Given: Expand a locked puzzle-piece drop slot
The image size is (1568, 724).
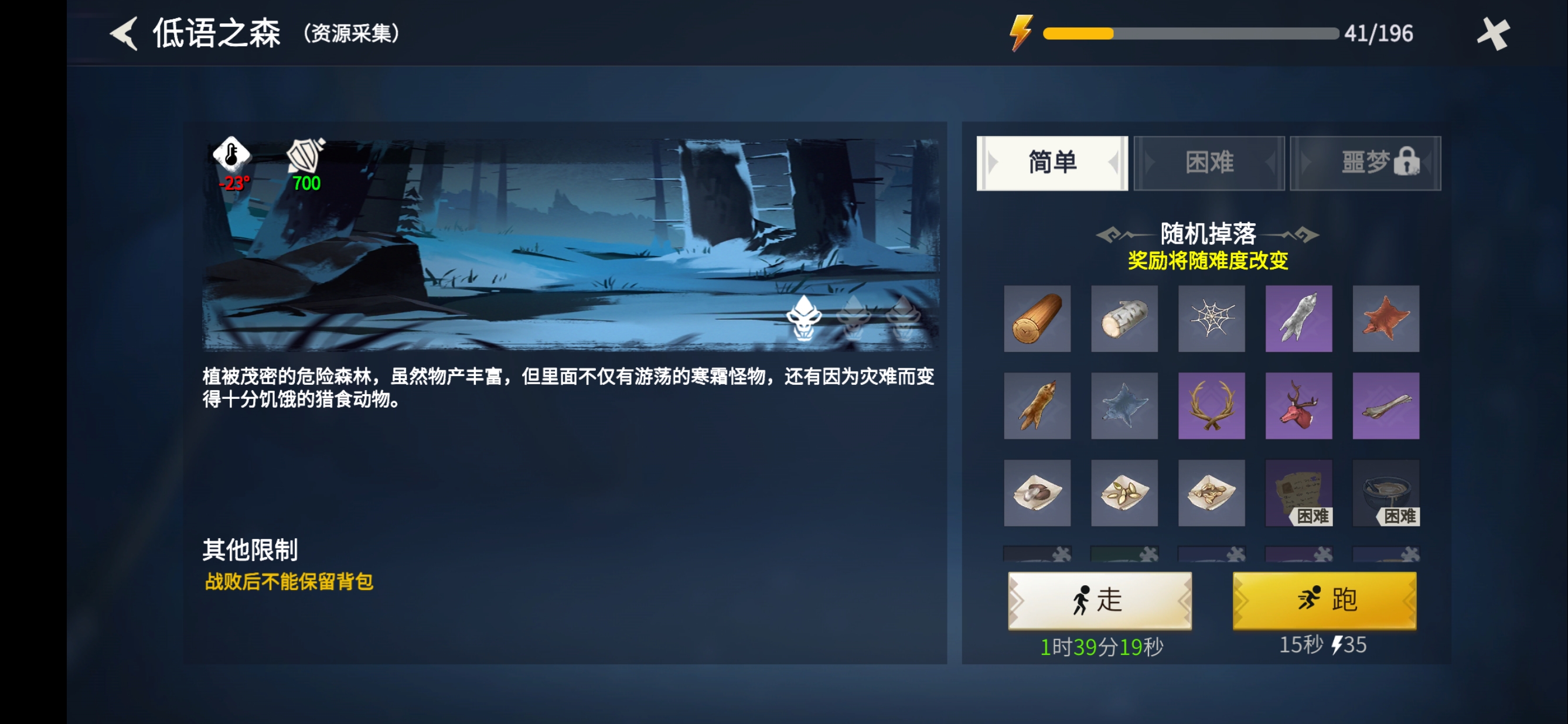Looking at the screenshot, I should [x=1037, y=555].
